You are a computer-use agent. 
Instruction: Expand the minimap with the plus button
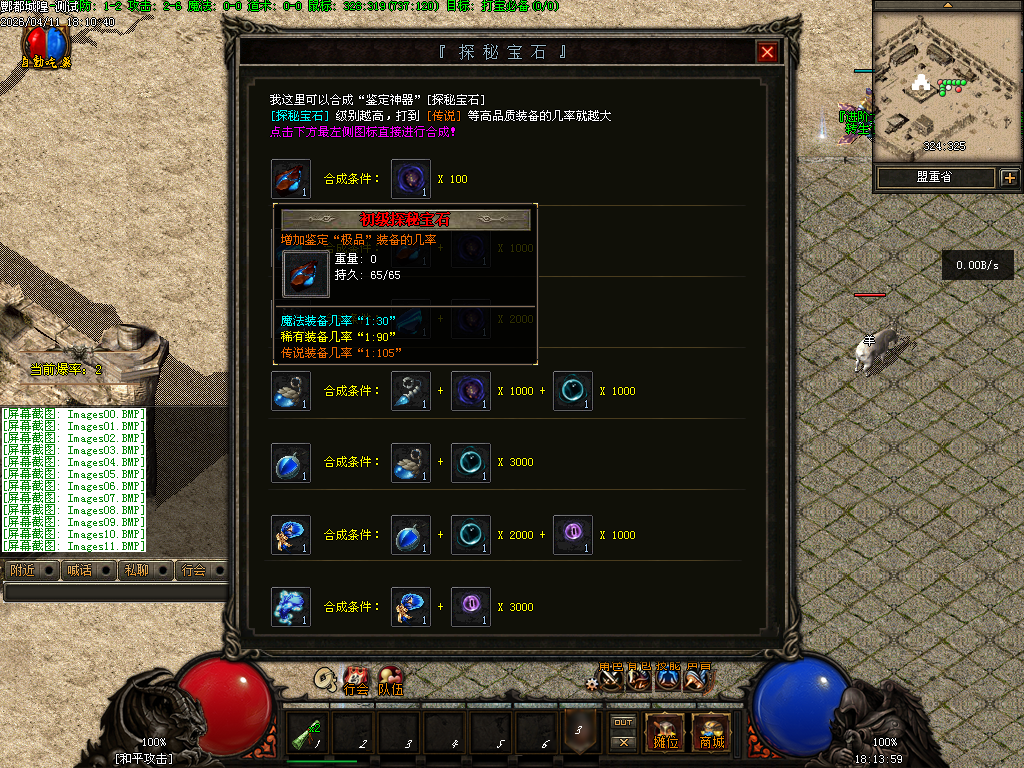pos(1009,178)
